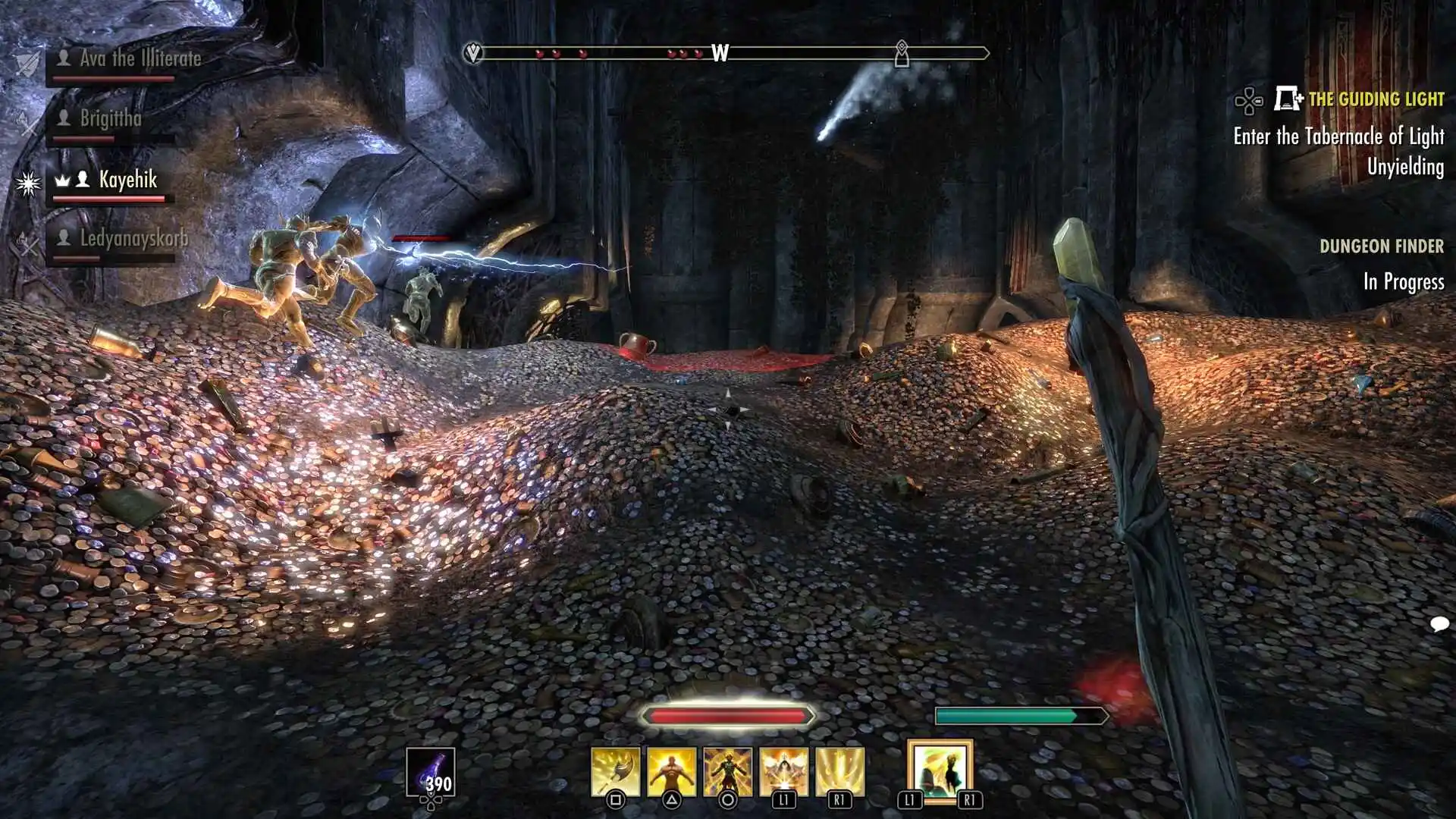
Task: Select group member Ava the Illiterate
Action: coord(140,58)
